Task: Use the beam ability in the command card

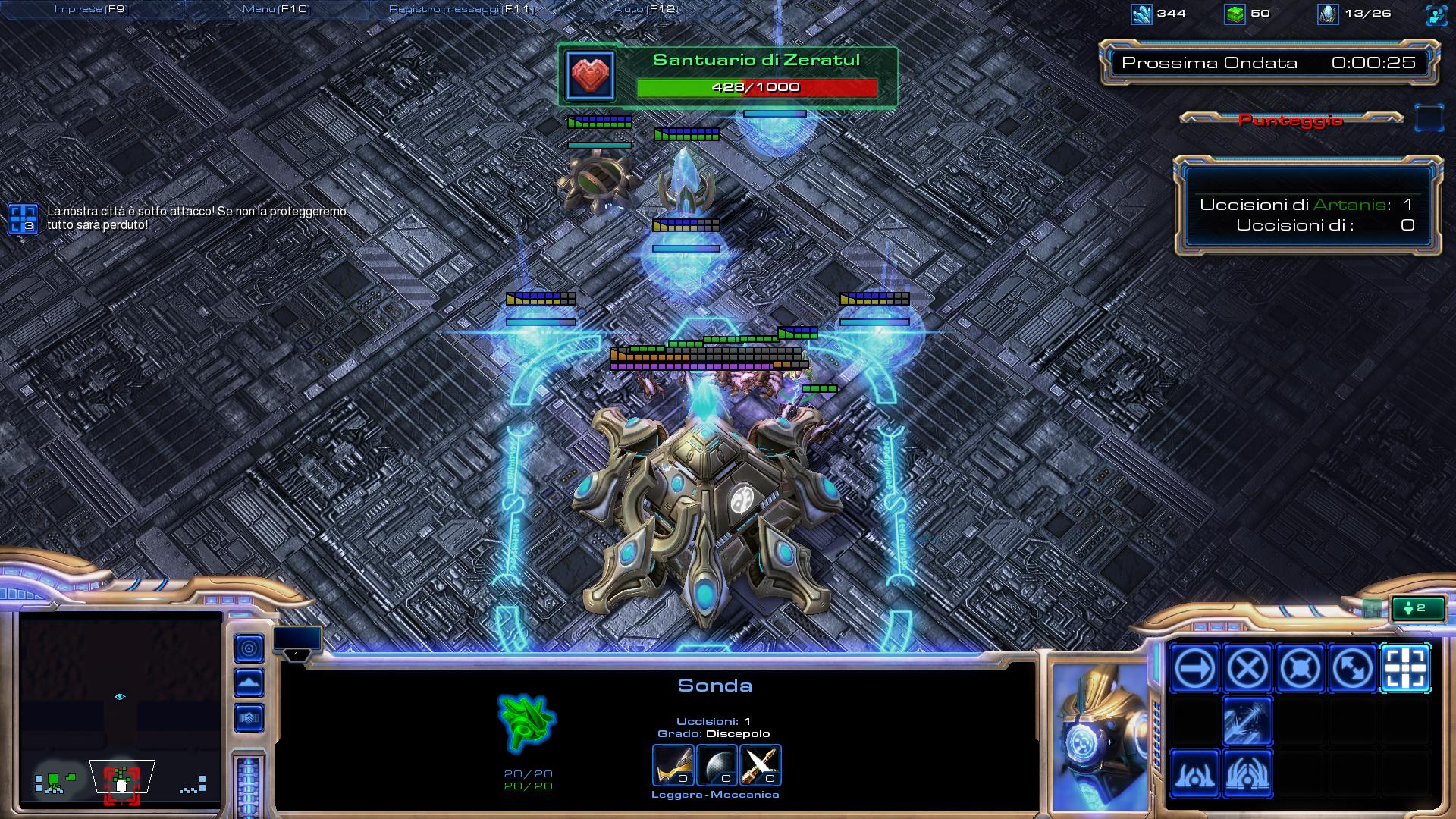Action: [x=1247, y=721]
